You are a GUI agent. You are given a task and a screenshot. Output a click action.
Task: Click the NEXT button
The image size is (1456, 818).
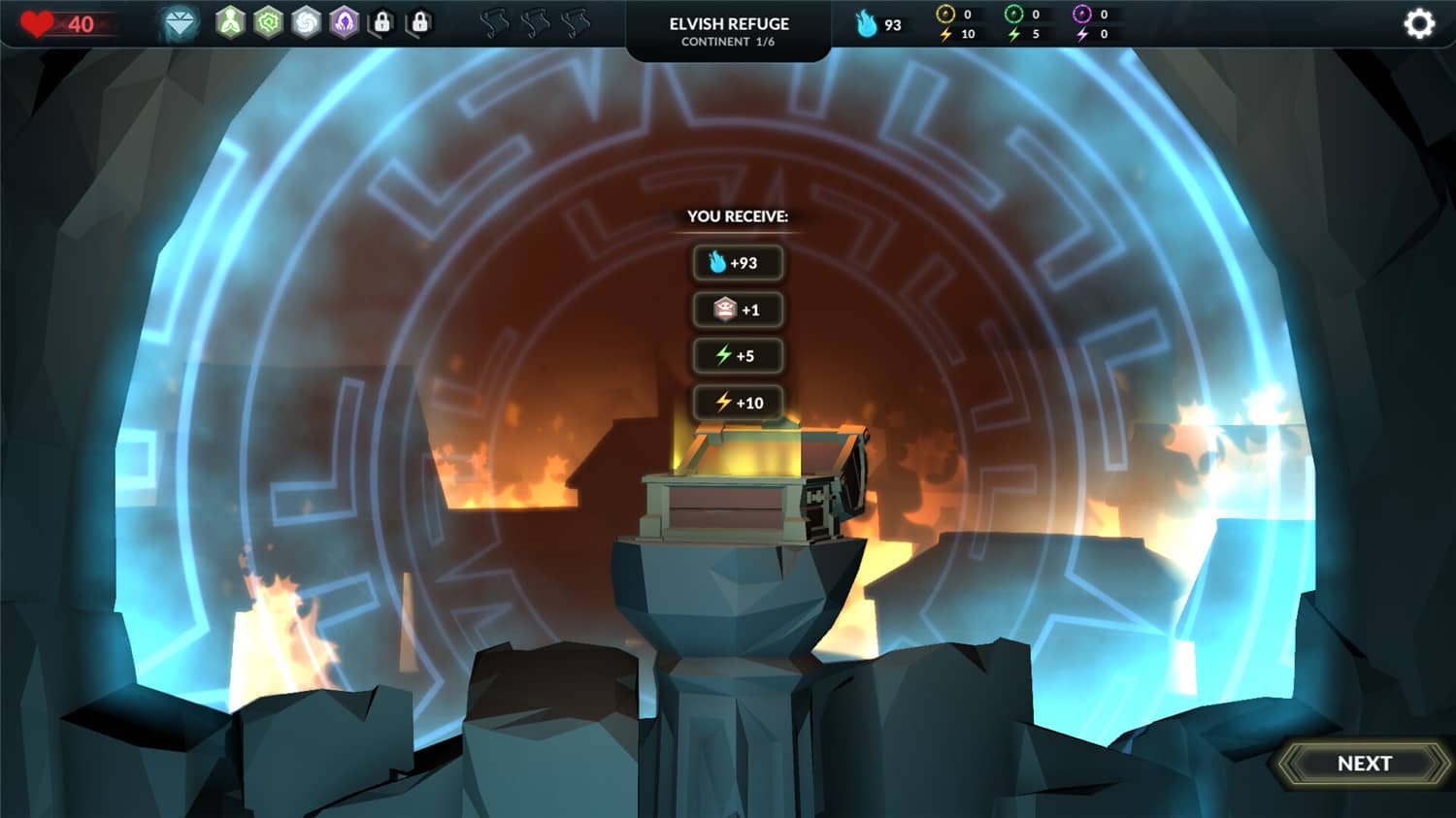1364,764
